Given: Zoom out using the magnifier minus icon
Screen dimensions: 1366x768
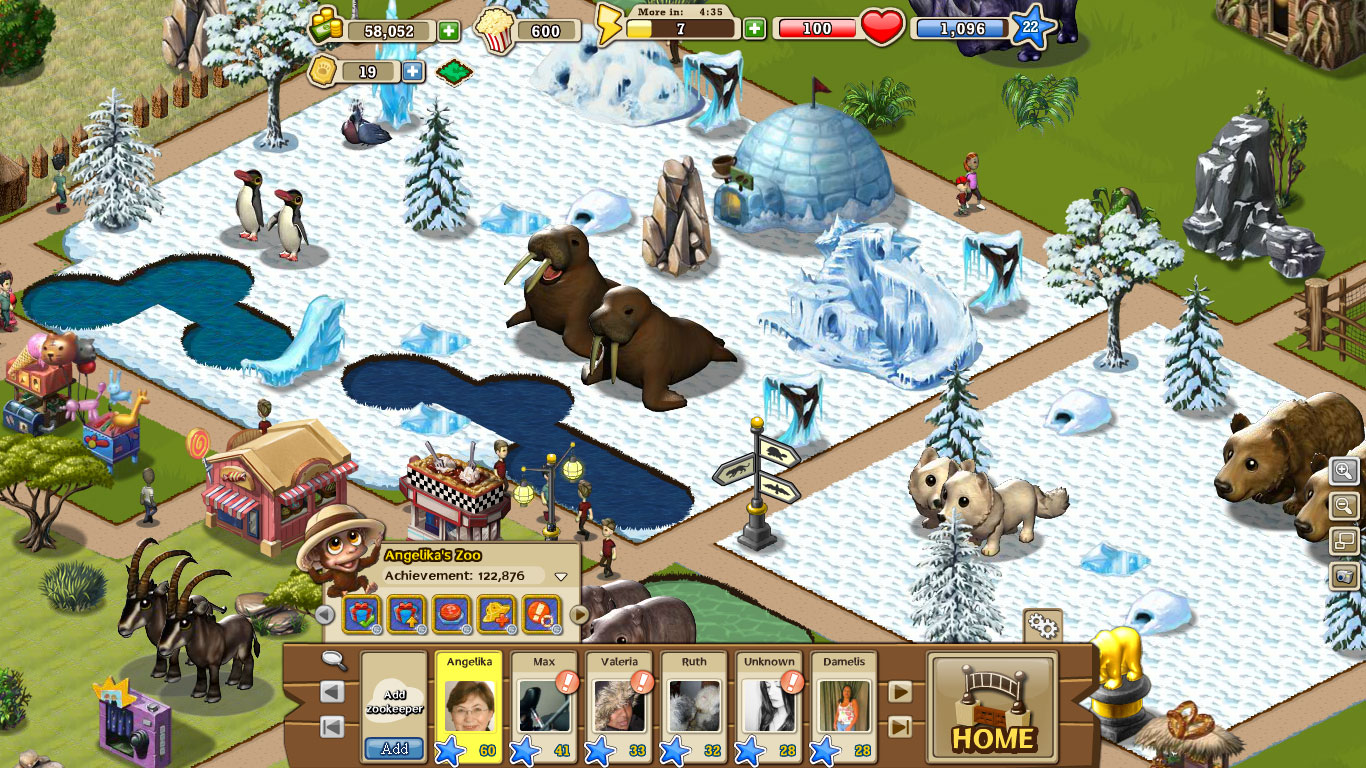Looking at the screenshot, I should tap(1345, 505).
